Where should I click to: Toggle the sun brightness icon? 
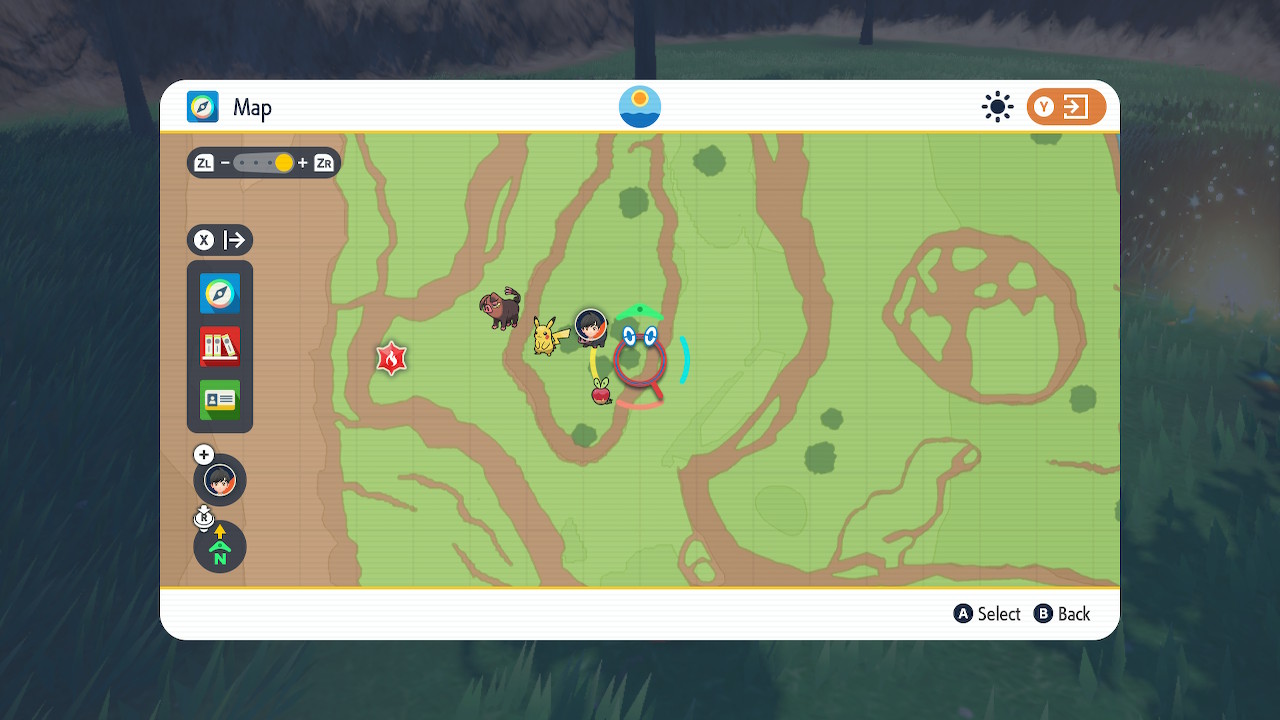997,107
